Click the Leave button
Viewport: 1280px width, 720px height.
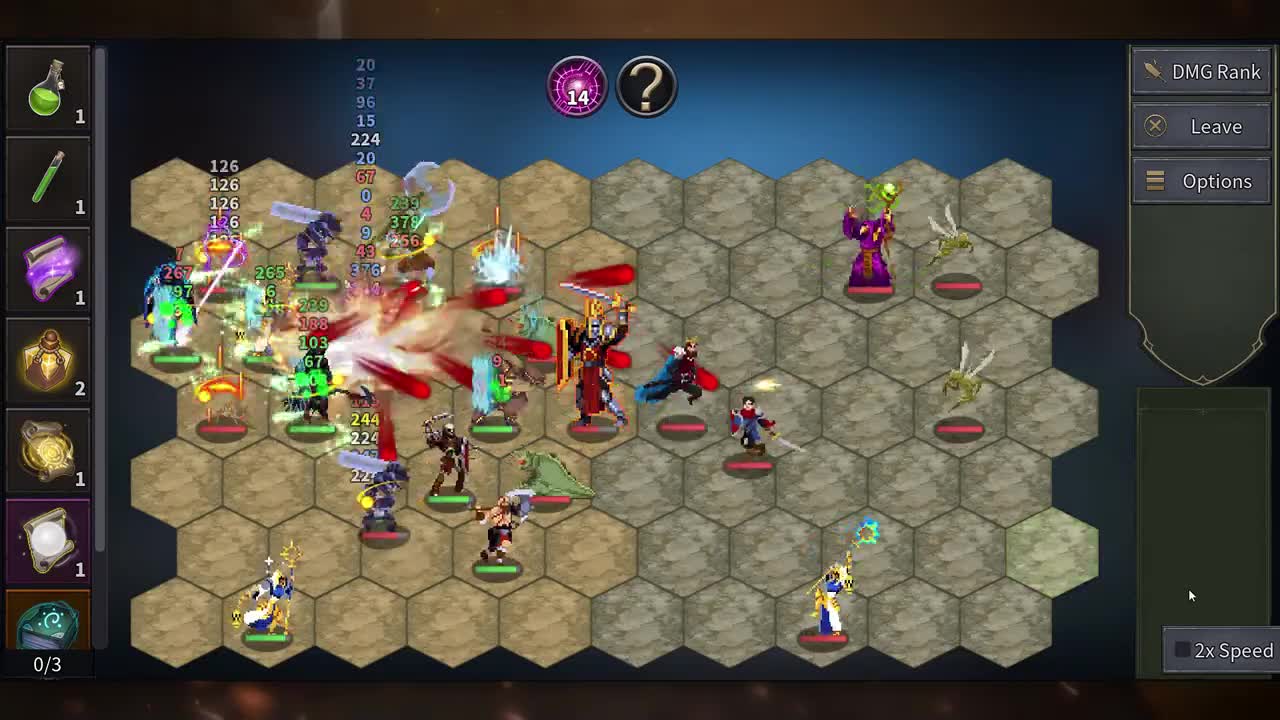click(1201, 126)
